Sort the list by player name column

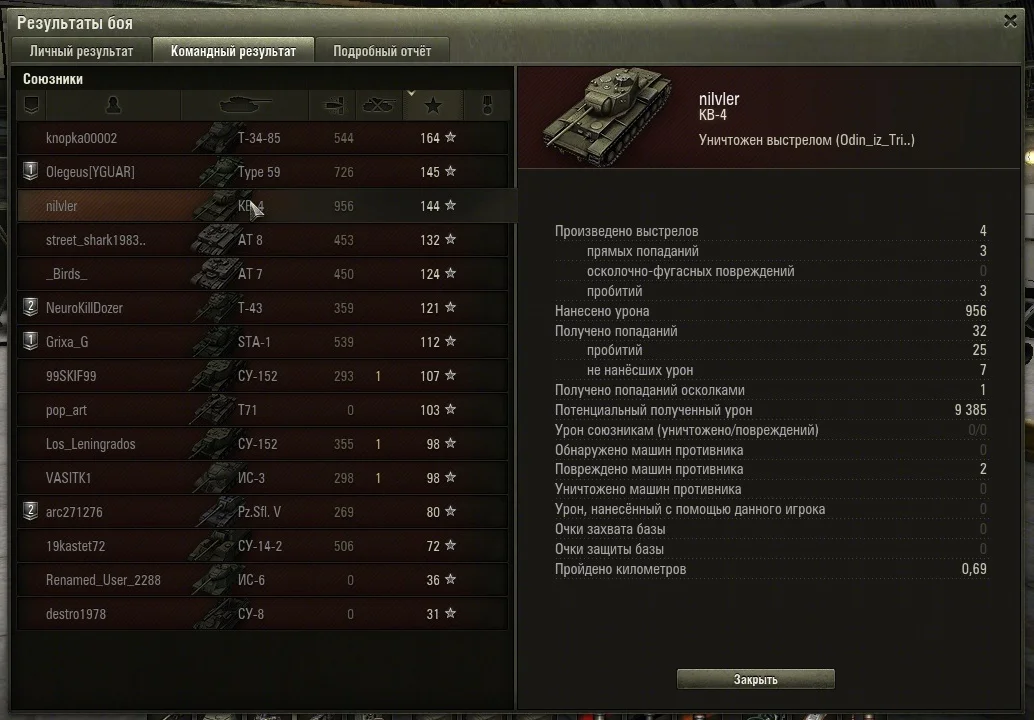[x=112, y=105]
